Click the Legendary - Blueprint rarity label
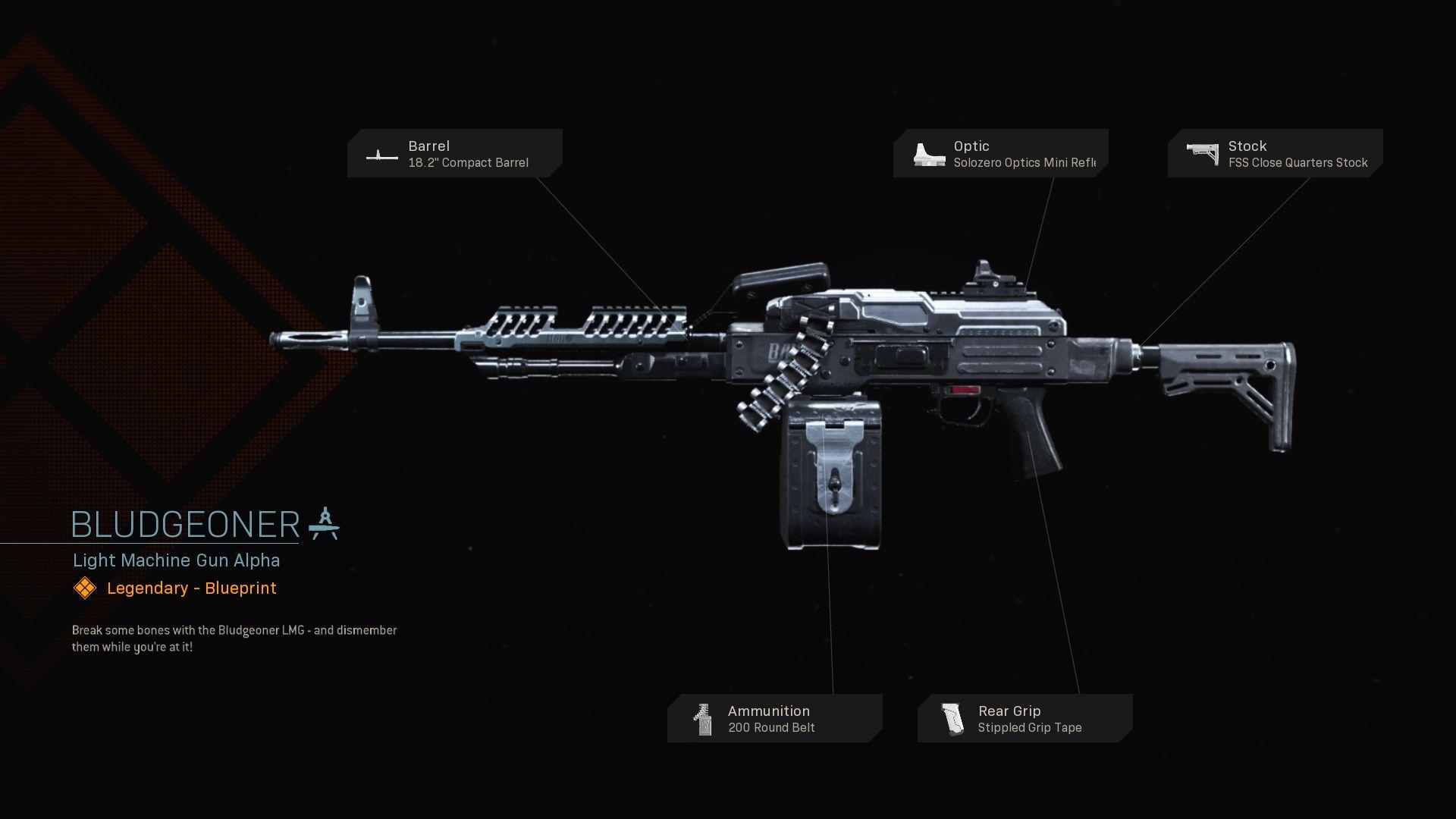The height and width of the screenshot is (819, 1456). pos(190,588)
